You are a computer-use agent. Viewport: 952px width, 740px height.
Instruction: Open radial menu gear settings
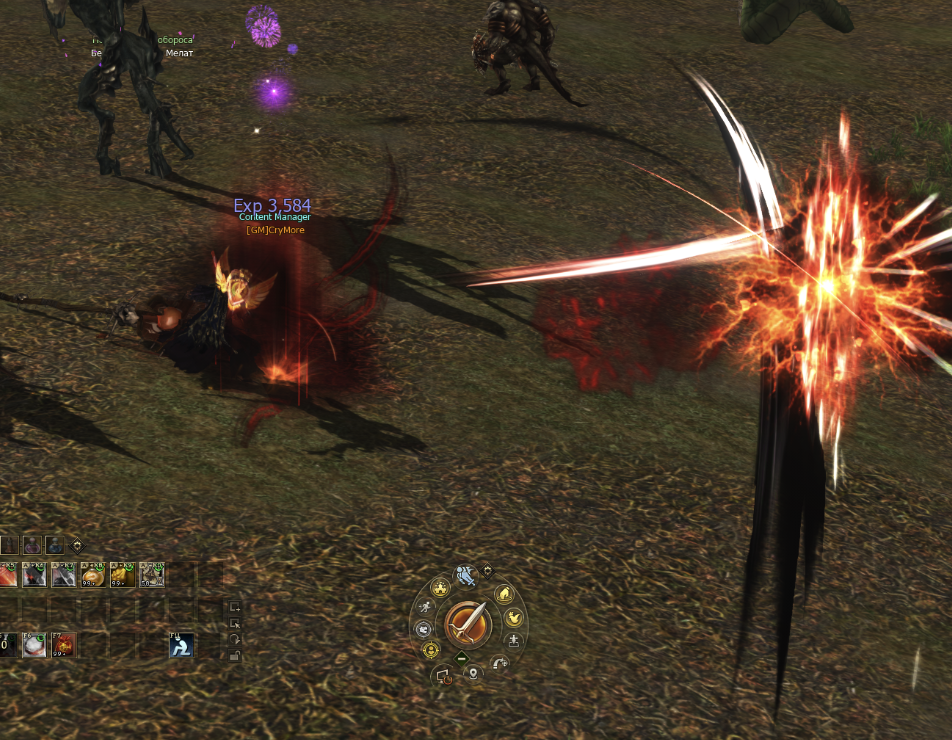tap(488, 571)
